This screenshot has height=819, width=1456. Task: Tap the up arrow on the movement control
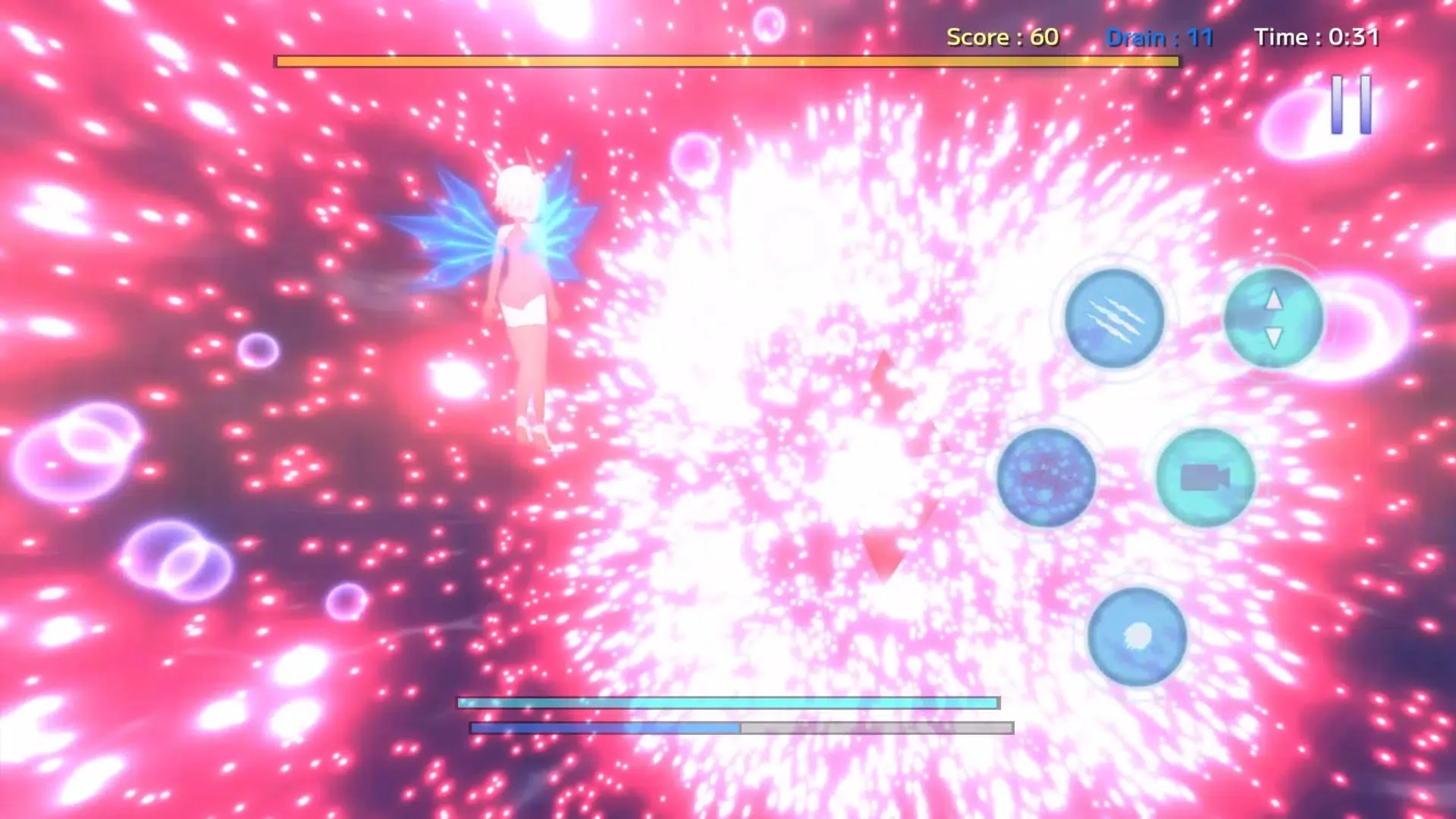coord(1272,300)
